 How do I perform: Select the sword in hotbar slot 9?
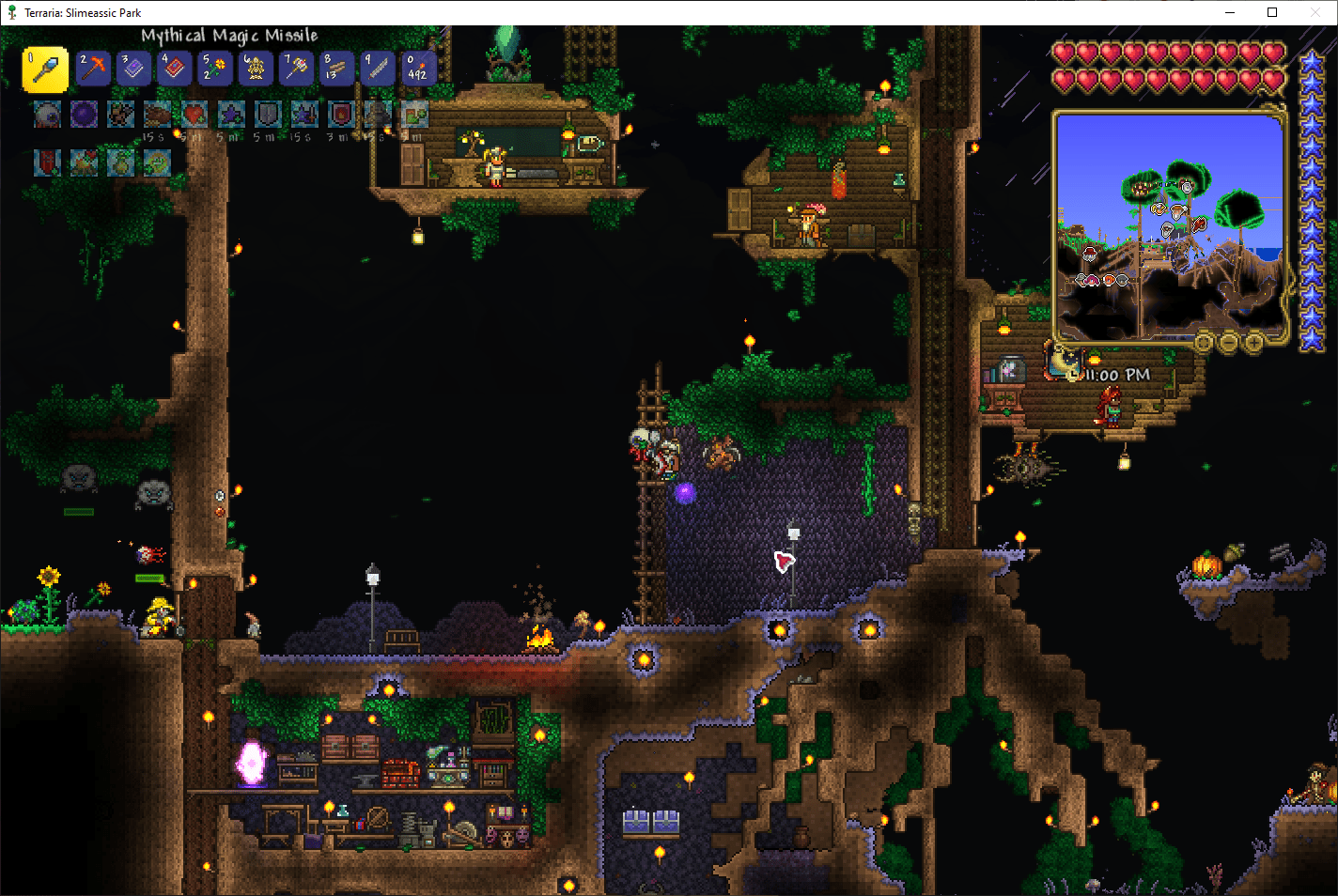(377, 69)
